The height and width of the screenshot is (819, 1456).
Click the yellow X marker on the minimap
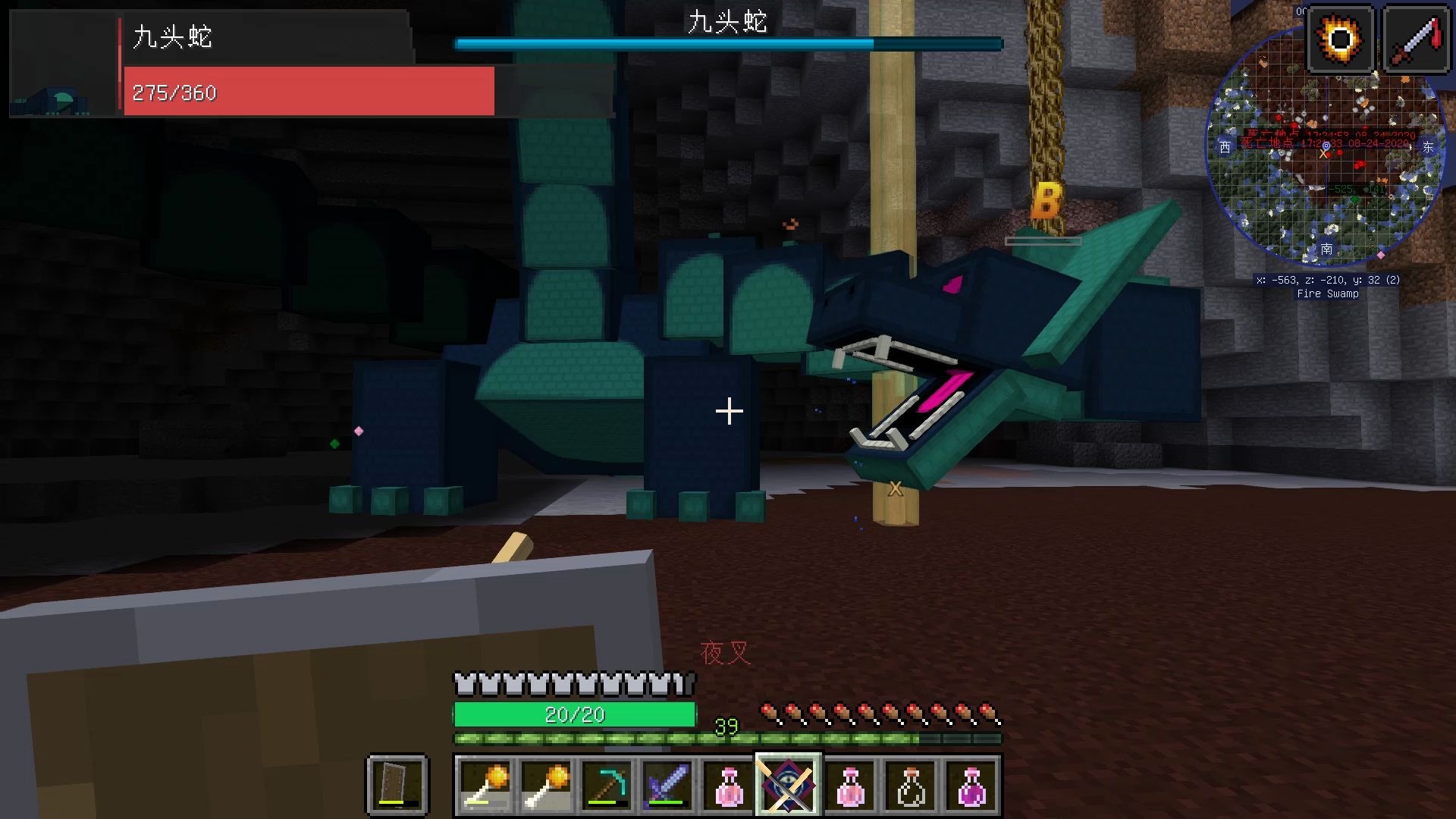click(1325, 153)
